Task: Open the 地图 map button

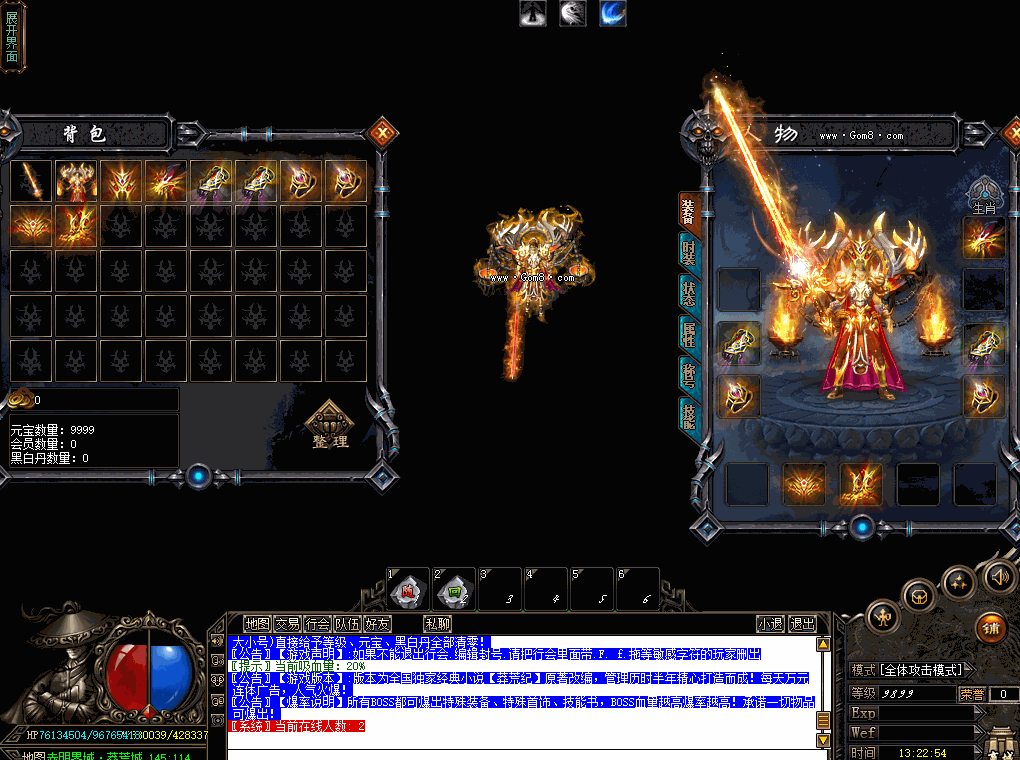Action: pyautogui.click(x=257, y=624)
